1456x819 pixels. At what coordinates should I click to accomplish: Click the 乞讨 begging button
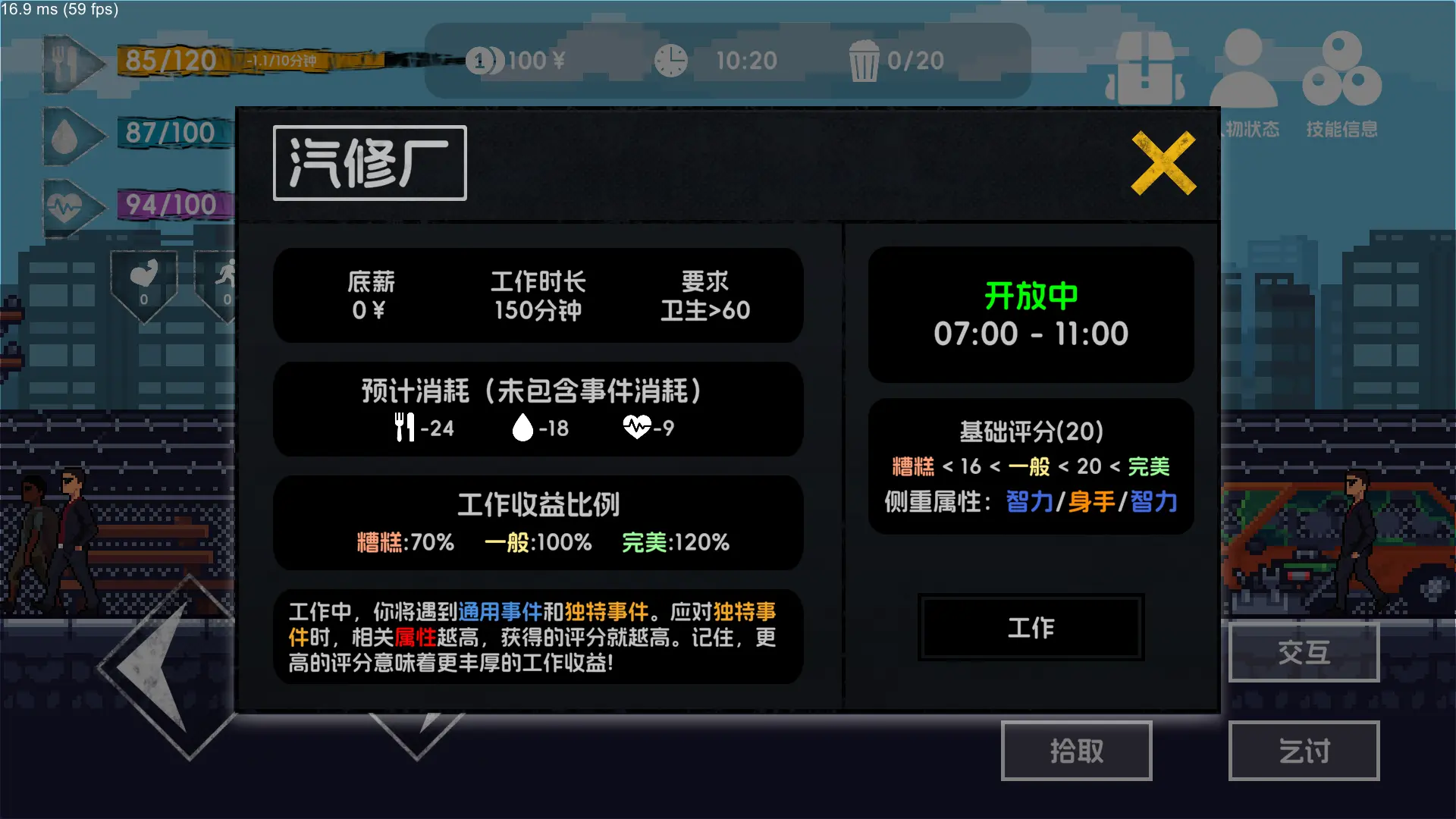tap(1303, 751)
